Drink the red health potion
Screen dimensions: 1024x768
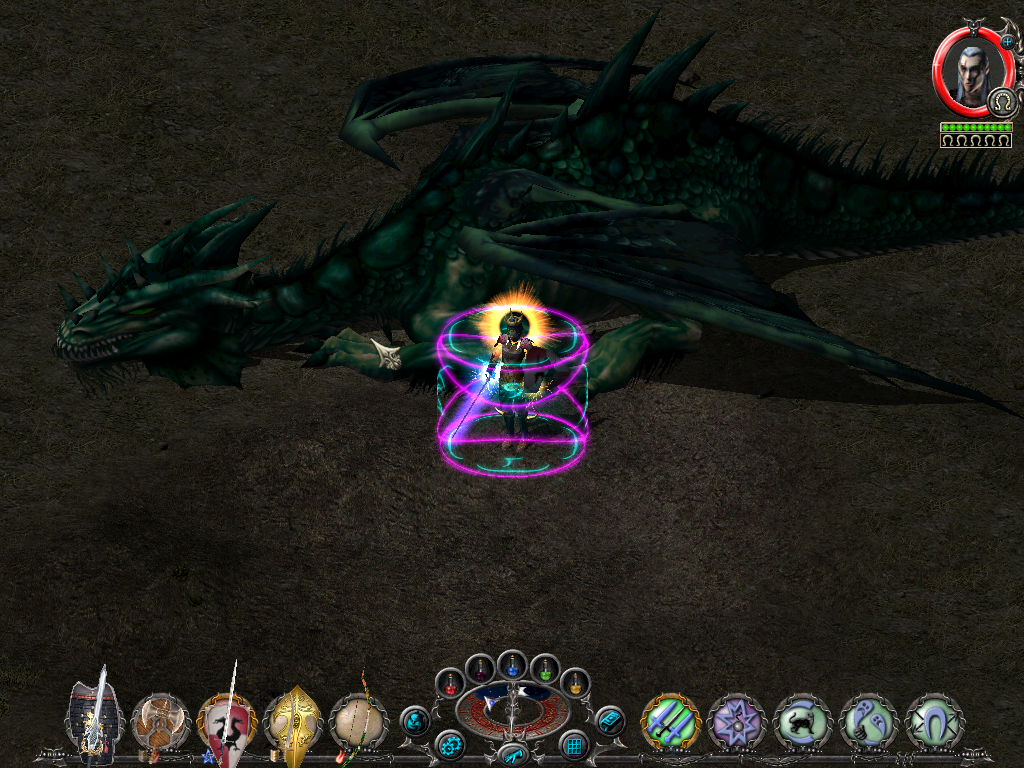tap(452, 684)
